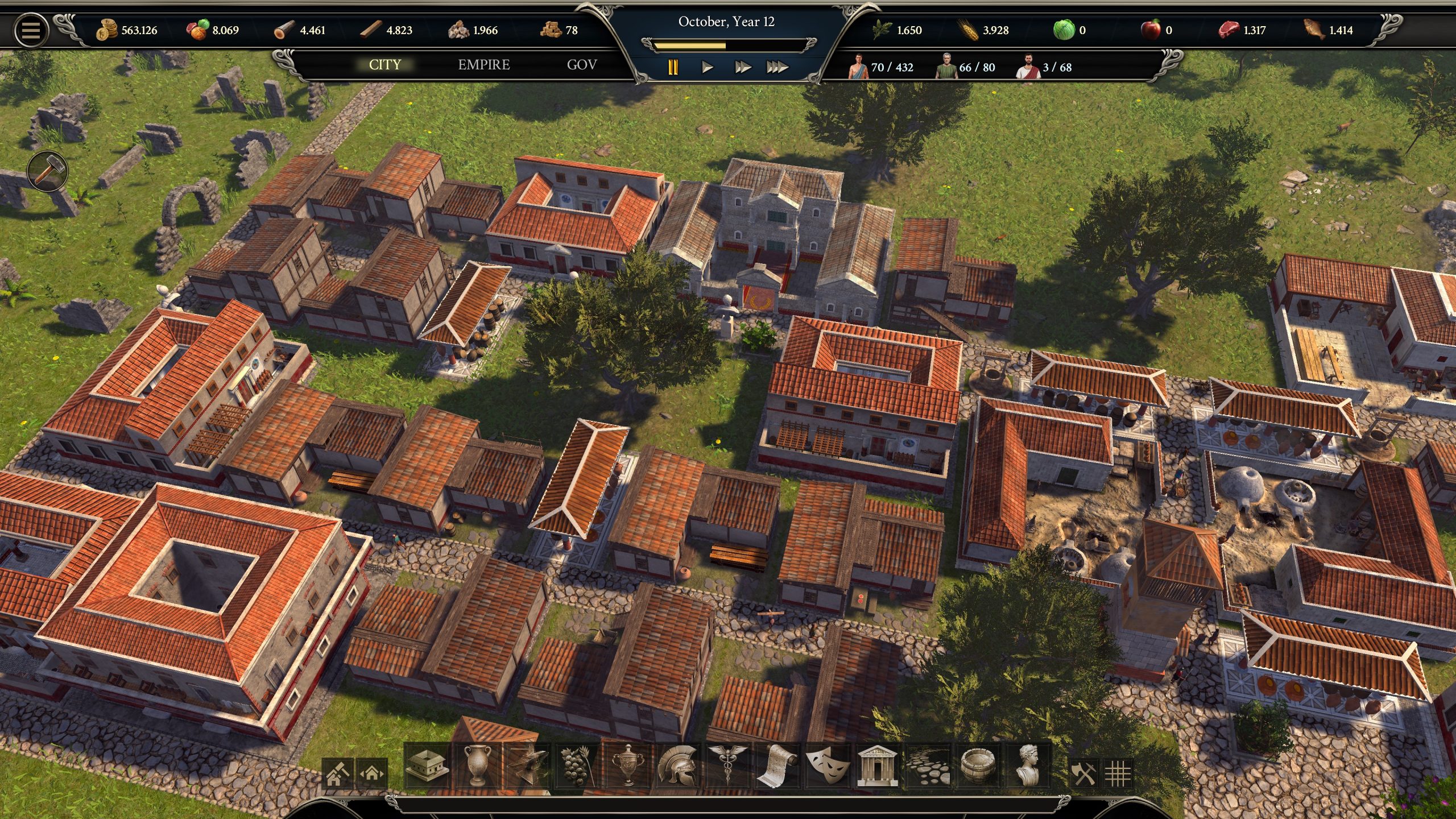Set game to normal play speed
Image resolution: width=1456 pixels, height=819 pixels.
tap(707, 68)
